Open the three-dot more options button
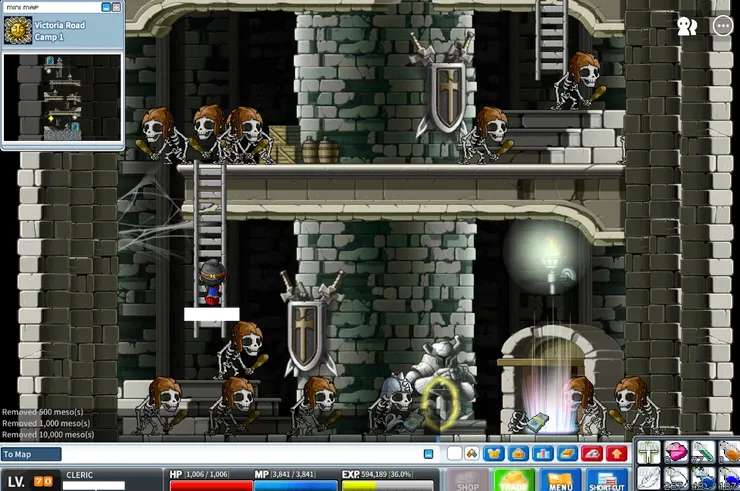Viewport: 740px width, 491px height. click(722, 27)
